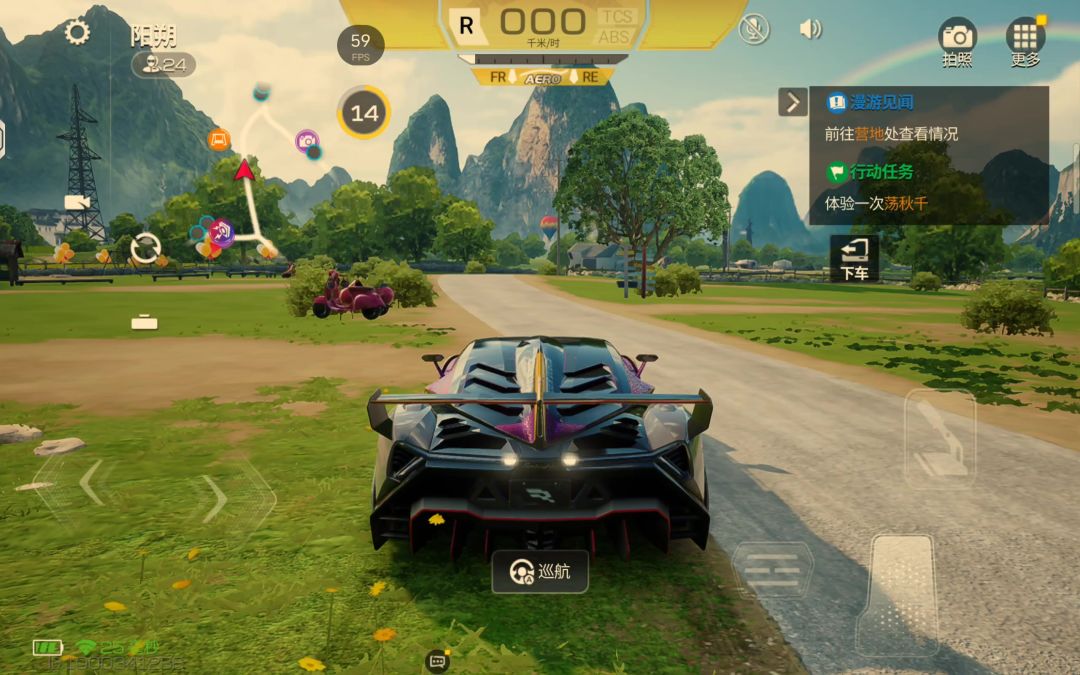This screenshot has width=1080, height=675.
Task: Select the purple camera marker on minimap
Action: [307, 141]
